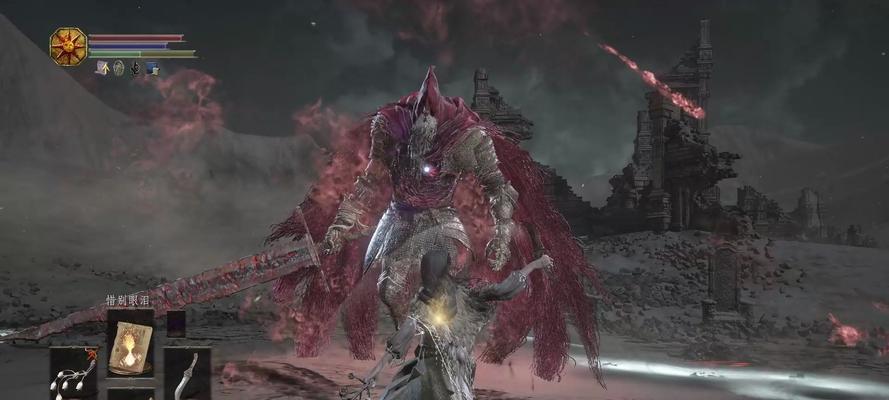Inspect the round grey medallion status icon
The height and width of the screenshot is (400, 889).
pos(118,68)
